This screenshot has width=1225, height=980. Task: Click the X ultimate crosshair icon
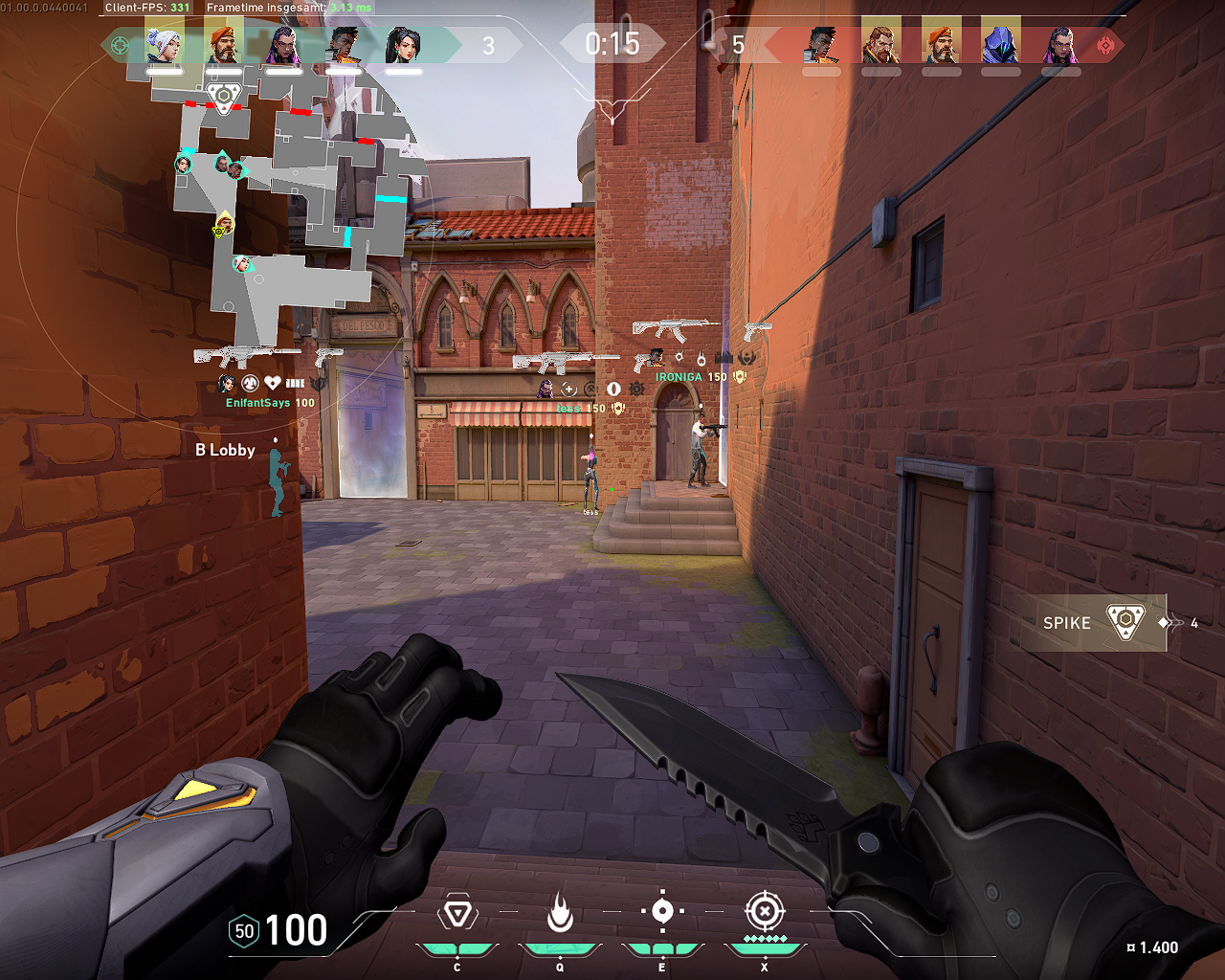tap(764, 911)
